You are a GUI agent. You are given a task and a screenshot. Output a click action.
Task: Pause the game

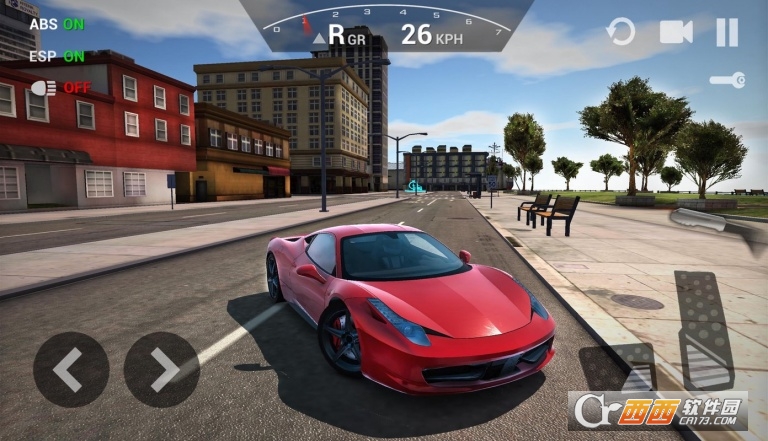click(x=727, y=32)
